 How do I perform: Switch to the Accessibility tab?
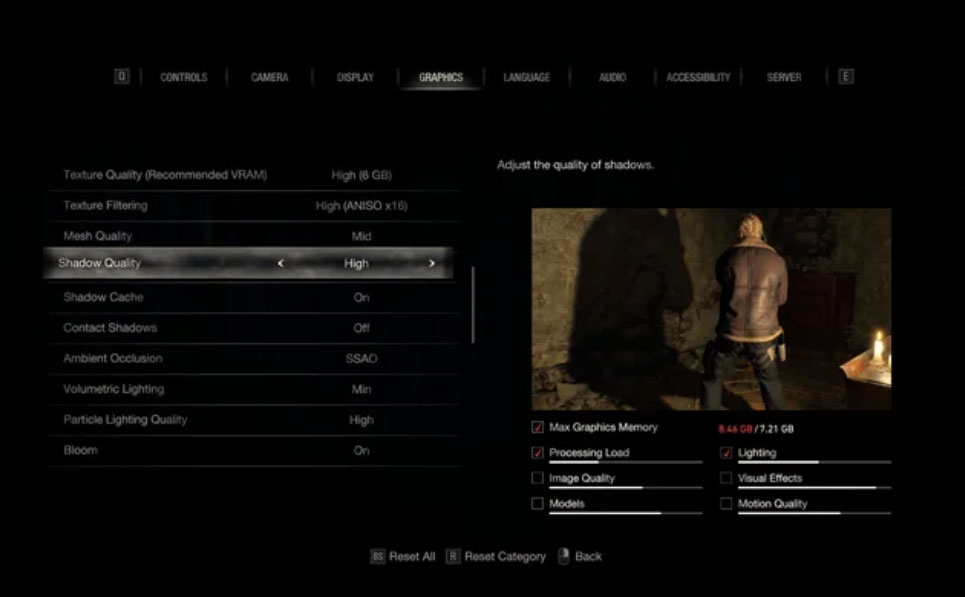(698, 77)
